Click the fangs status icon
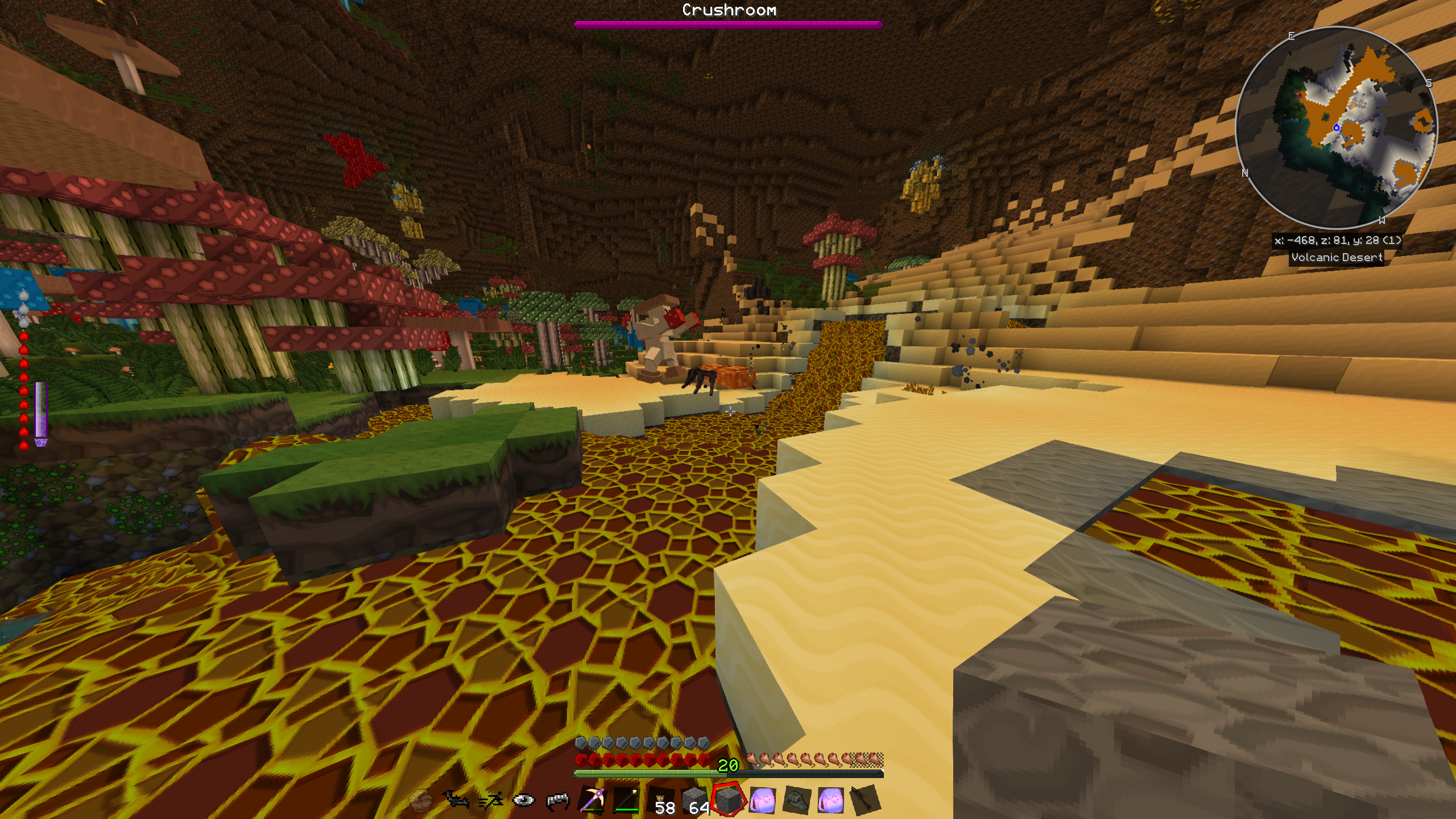Image resolution: width=1456 pixels, height=819 pixels. tap(557, 801)
